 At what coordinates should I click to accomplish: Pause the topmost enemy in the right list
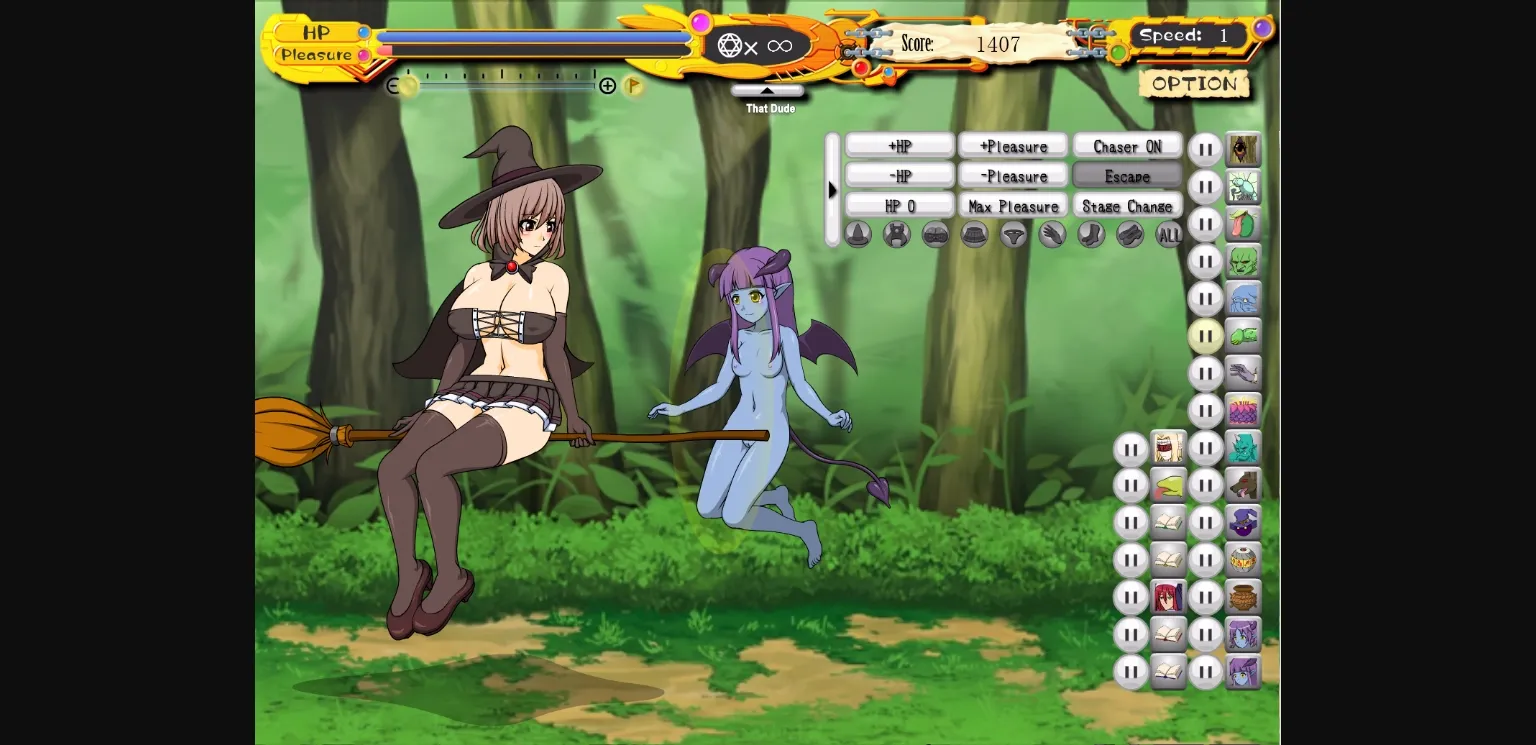coord(1206,150)
